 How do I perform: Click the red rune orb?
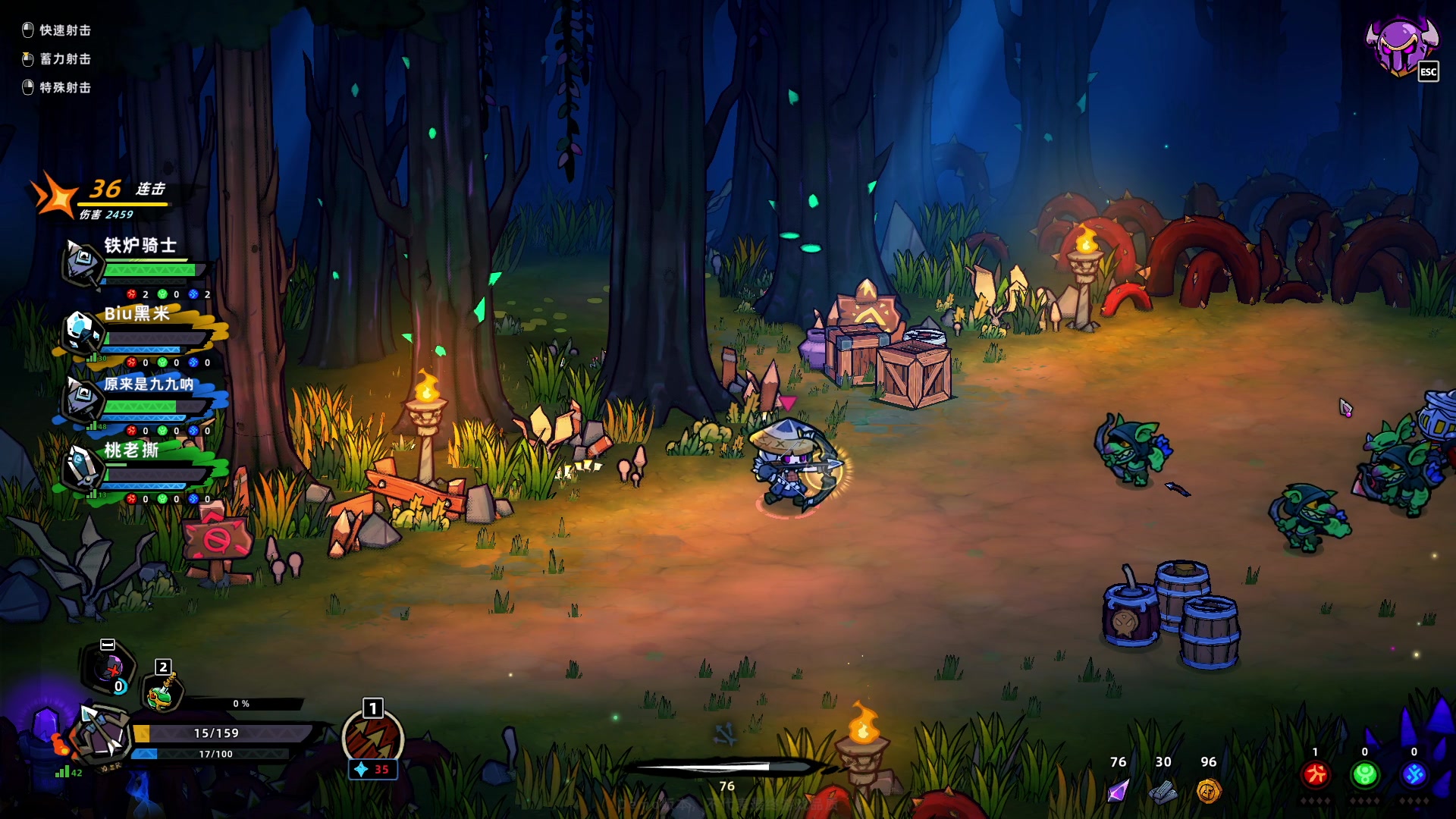pos(1316,774)
